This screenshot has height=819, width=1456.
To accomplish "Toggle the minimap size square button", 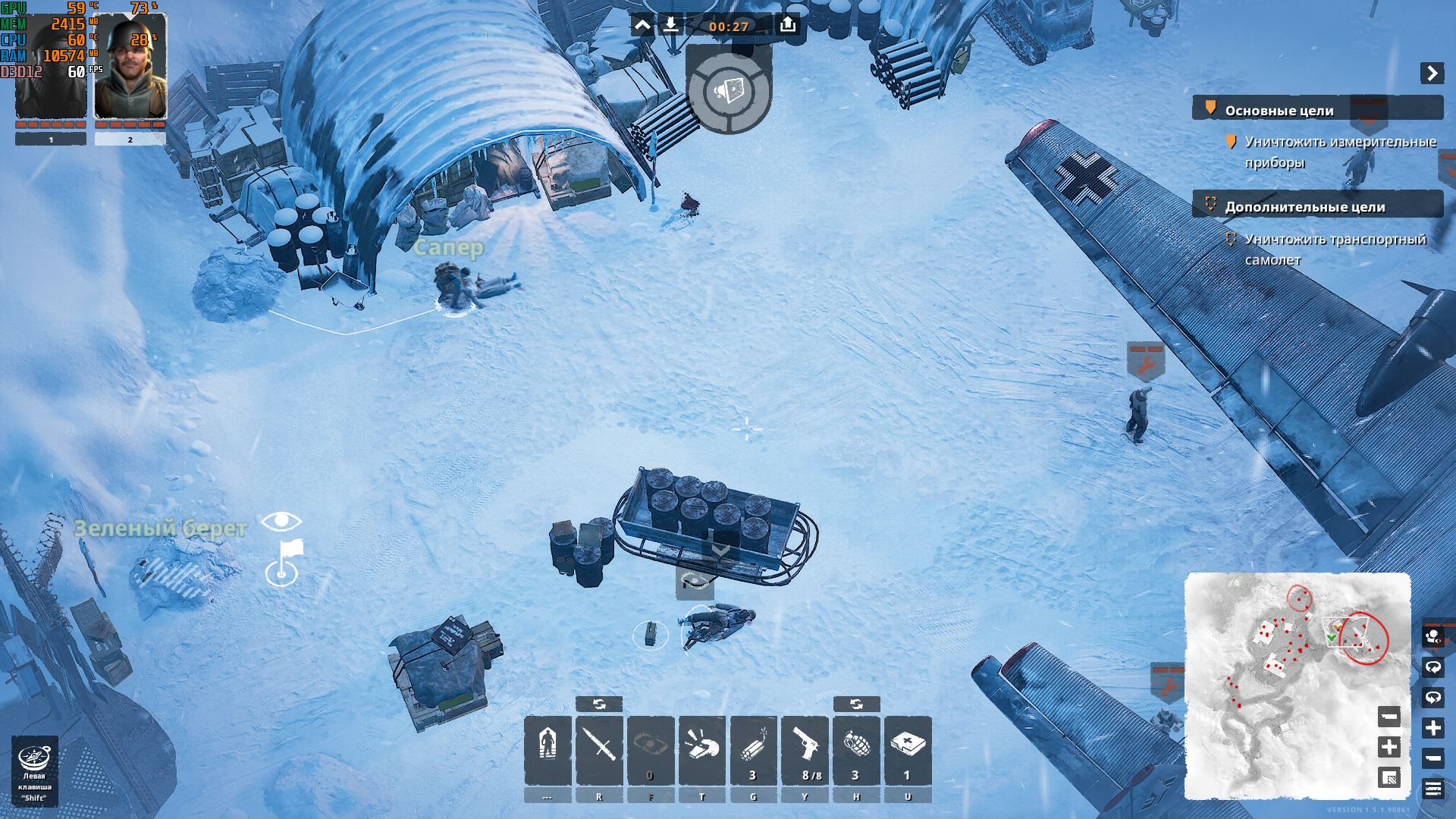I will tap(1389, 778).
